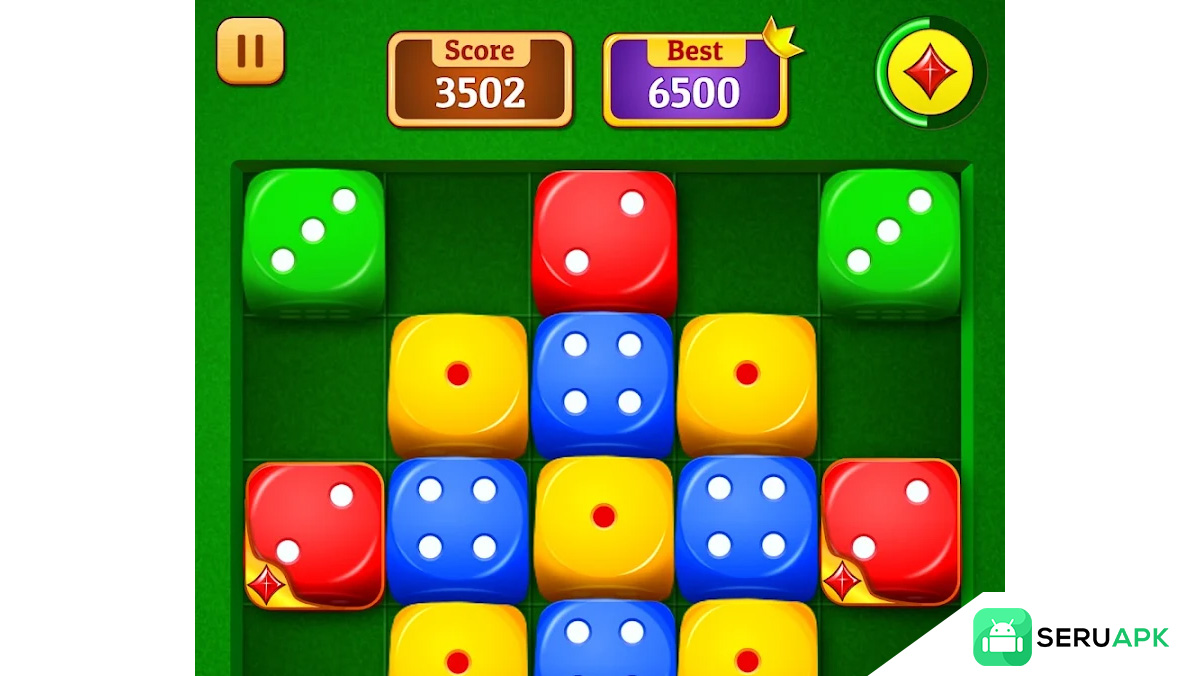Image resolution: width=1200 pixels, height=676 pixels.
Task: Select the red die without a gem badge
Action: click(x=604, y=241)
